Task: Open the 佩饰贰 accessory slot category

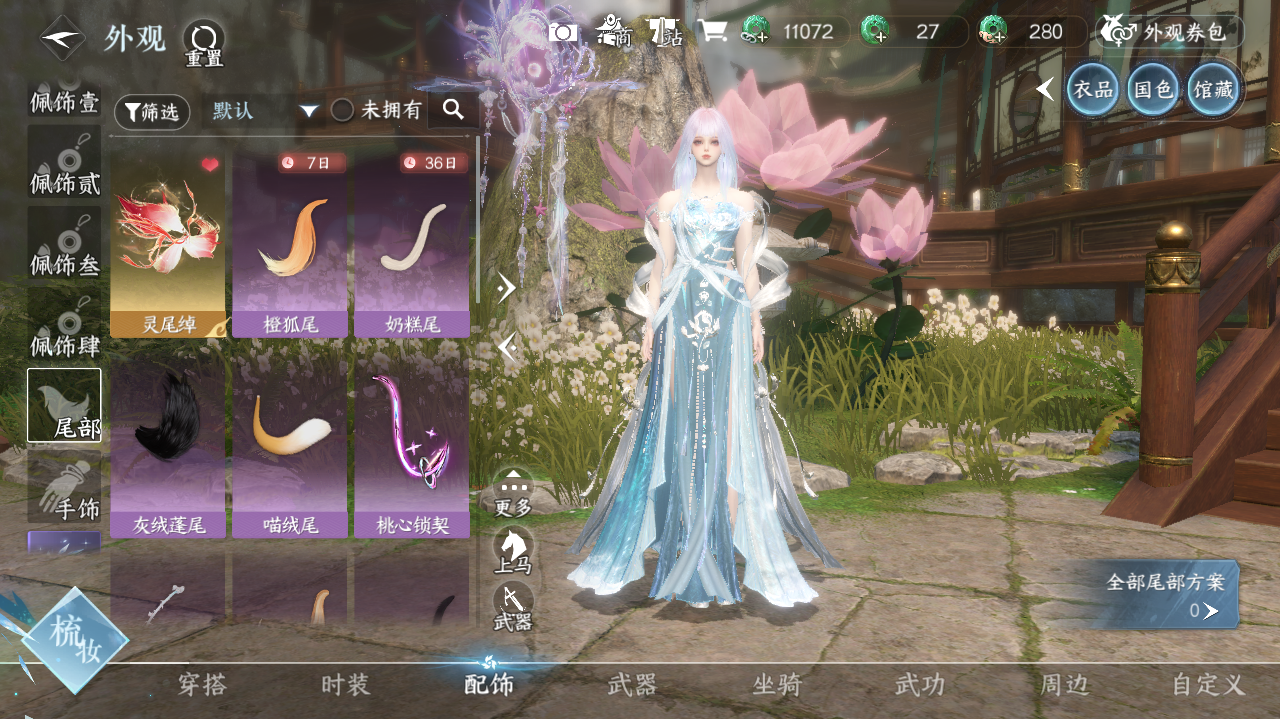Action: [x=65, y=164]
